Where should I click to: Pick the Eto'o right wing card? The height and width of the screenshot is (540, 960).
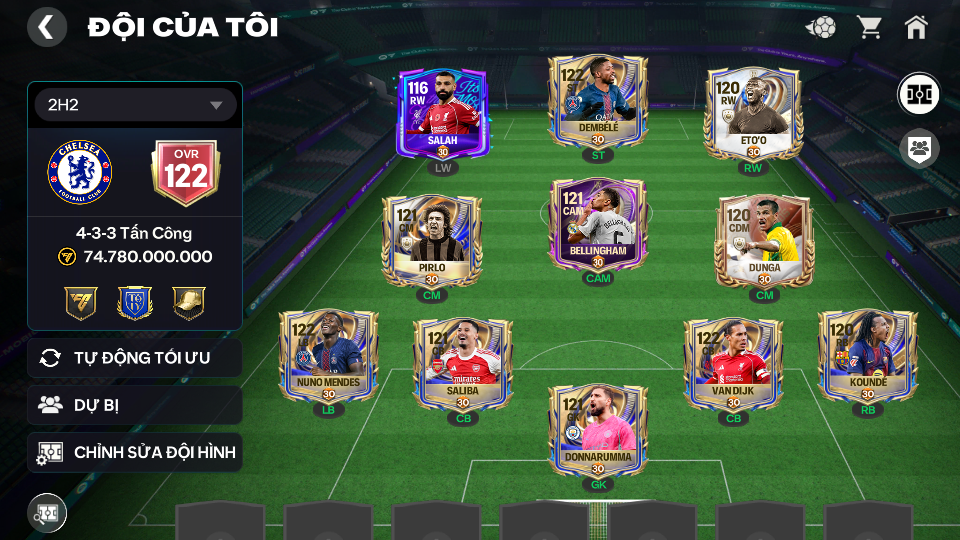coord(752,114)
